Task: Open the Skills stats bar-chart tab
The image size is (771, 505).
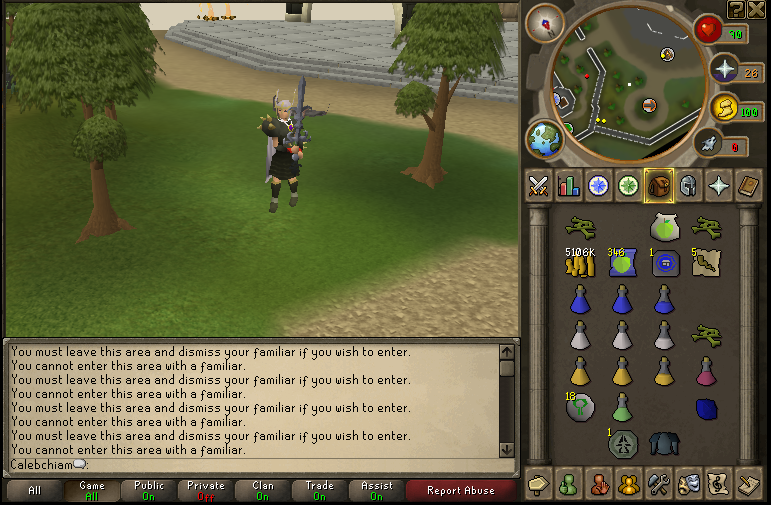Action: click(569, 185)
